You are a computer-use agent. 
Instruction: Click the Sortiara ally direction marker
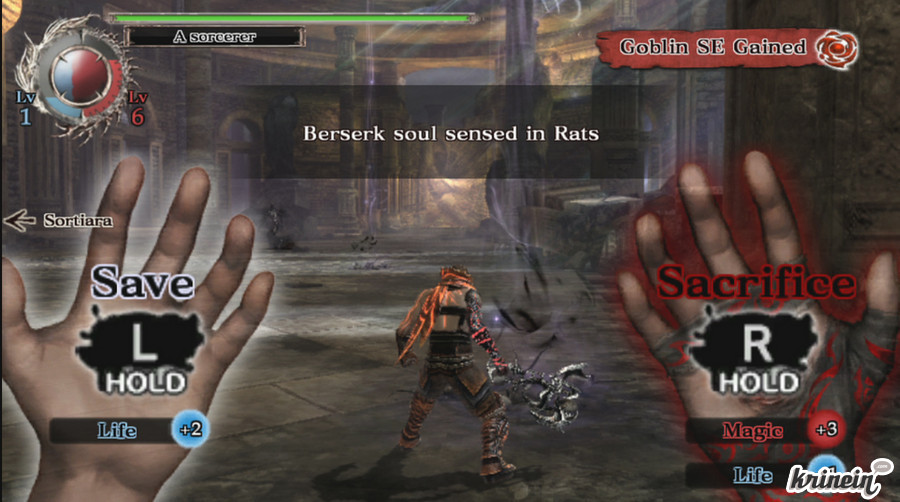(57, 220)
